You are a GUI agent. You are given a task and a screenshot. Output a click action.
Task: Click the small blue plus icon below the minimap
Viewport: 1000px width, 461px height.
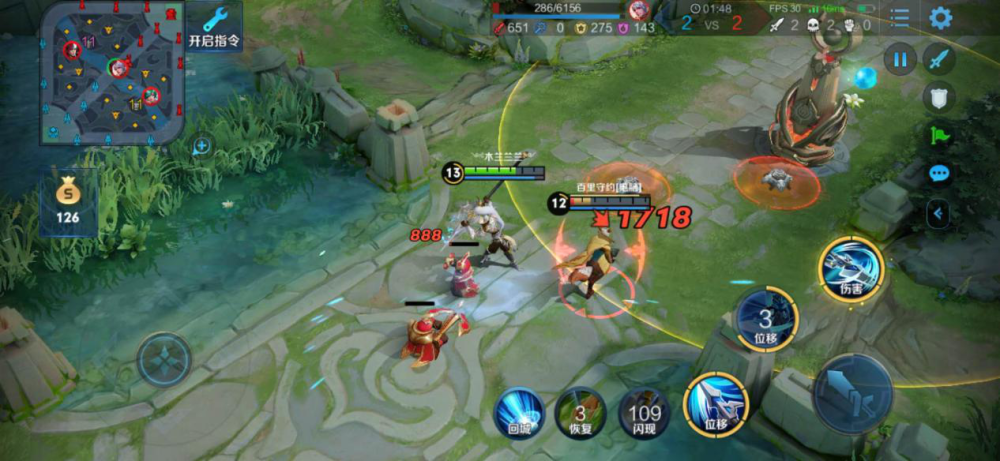(201, 146)
